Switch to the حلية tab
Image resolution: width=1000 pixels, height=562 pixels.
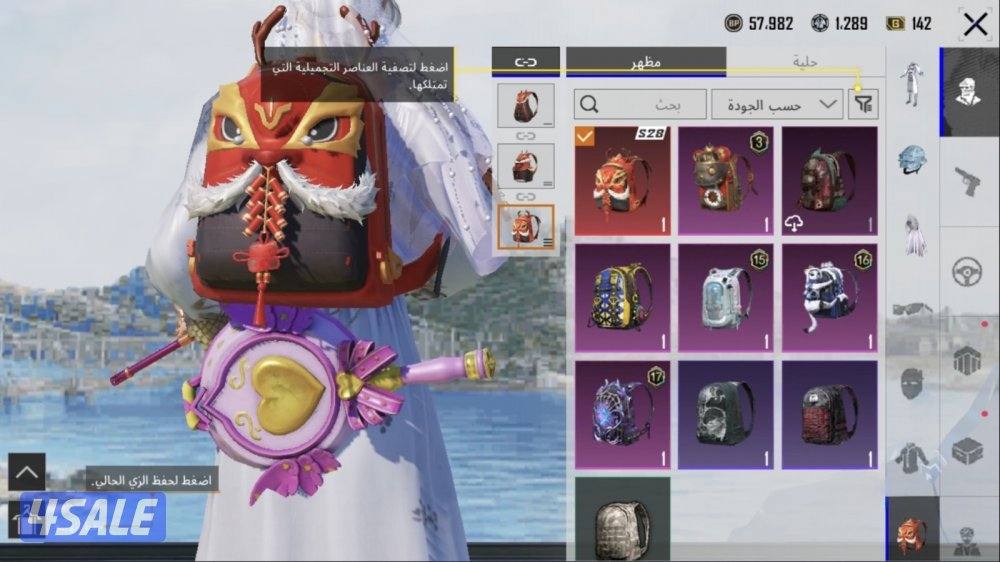coord(806,62)
